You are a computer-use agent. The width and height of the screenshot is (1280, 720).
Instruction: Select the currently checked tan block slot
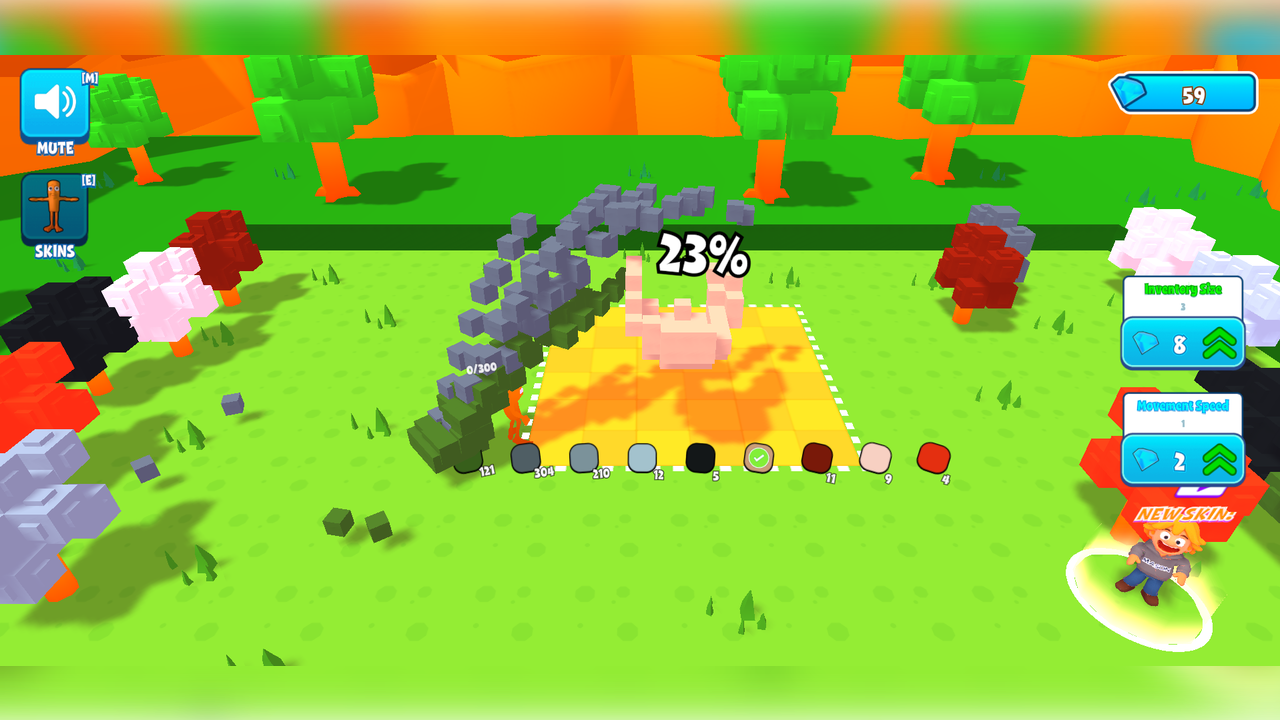click(x=757, y=459)
